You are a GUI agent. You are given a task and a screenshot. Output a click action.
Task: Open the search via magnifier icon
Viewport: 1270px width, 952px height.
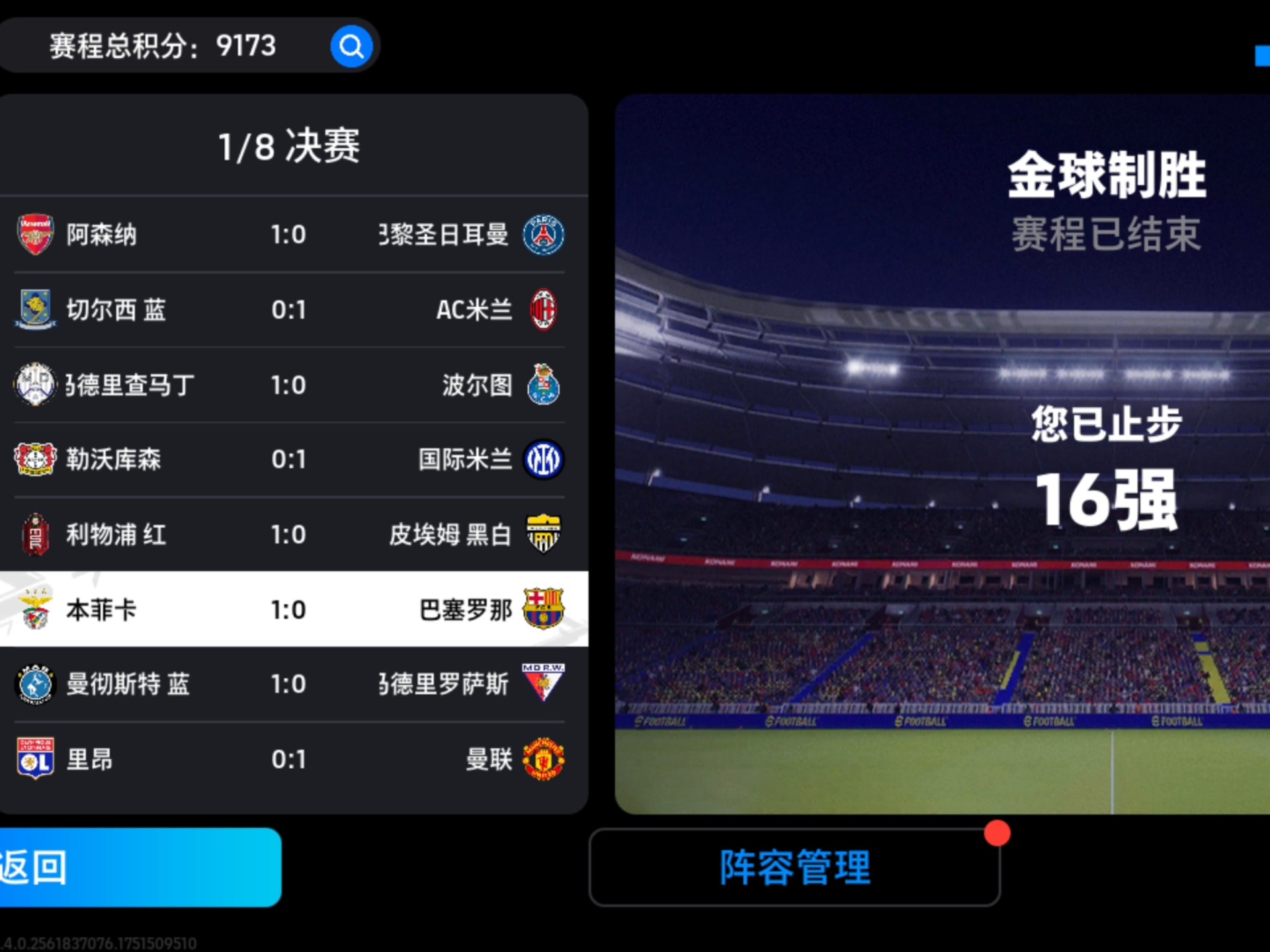pyautogui.click(x=351, y=45)
